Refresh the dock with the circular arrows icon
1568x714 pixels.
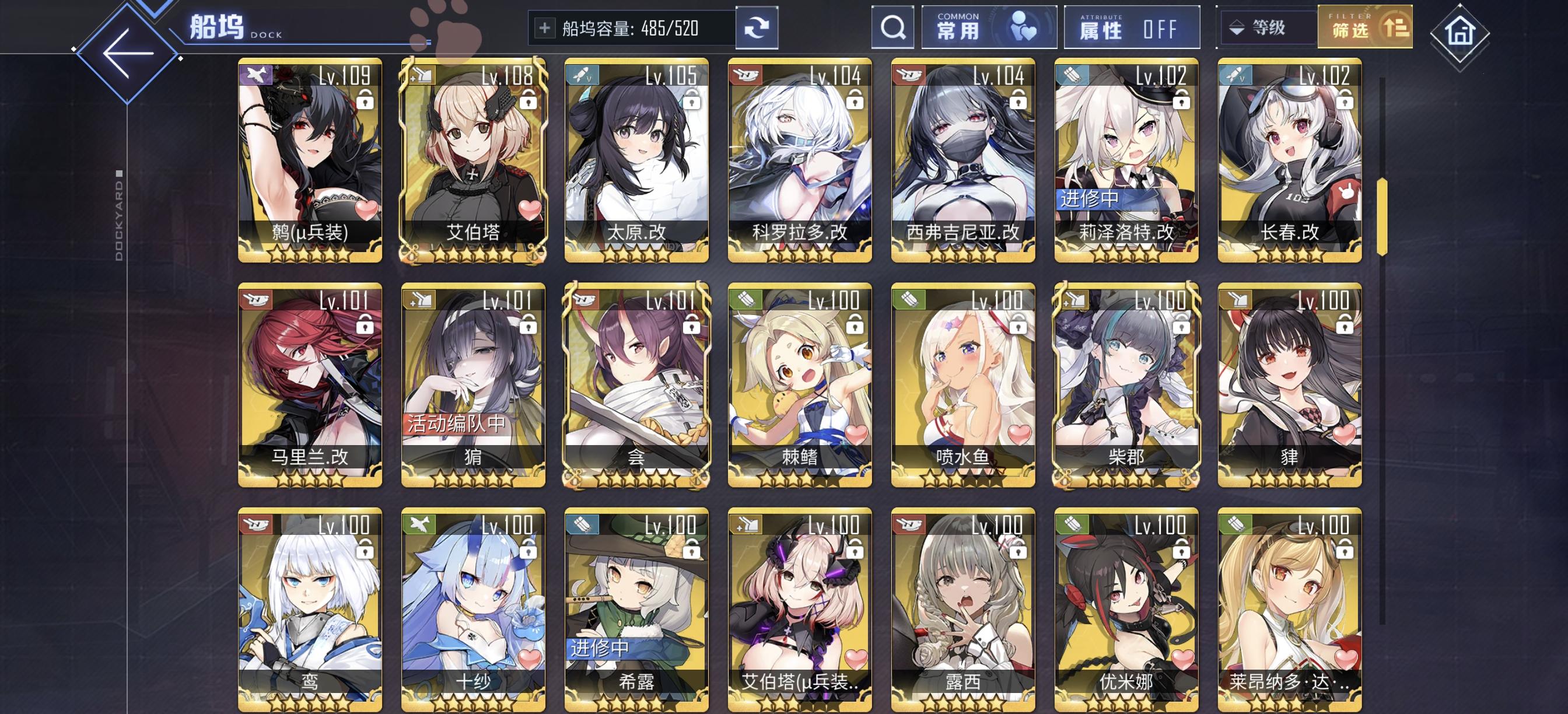757,27
